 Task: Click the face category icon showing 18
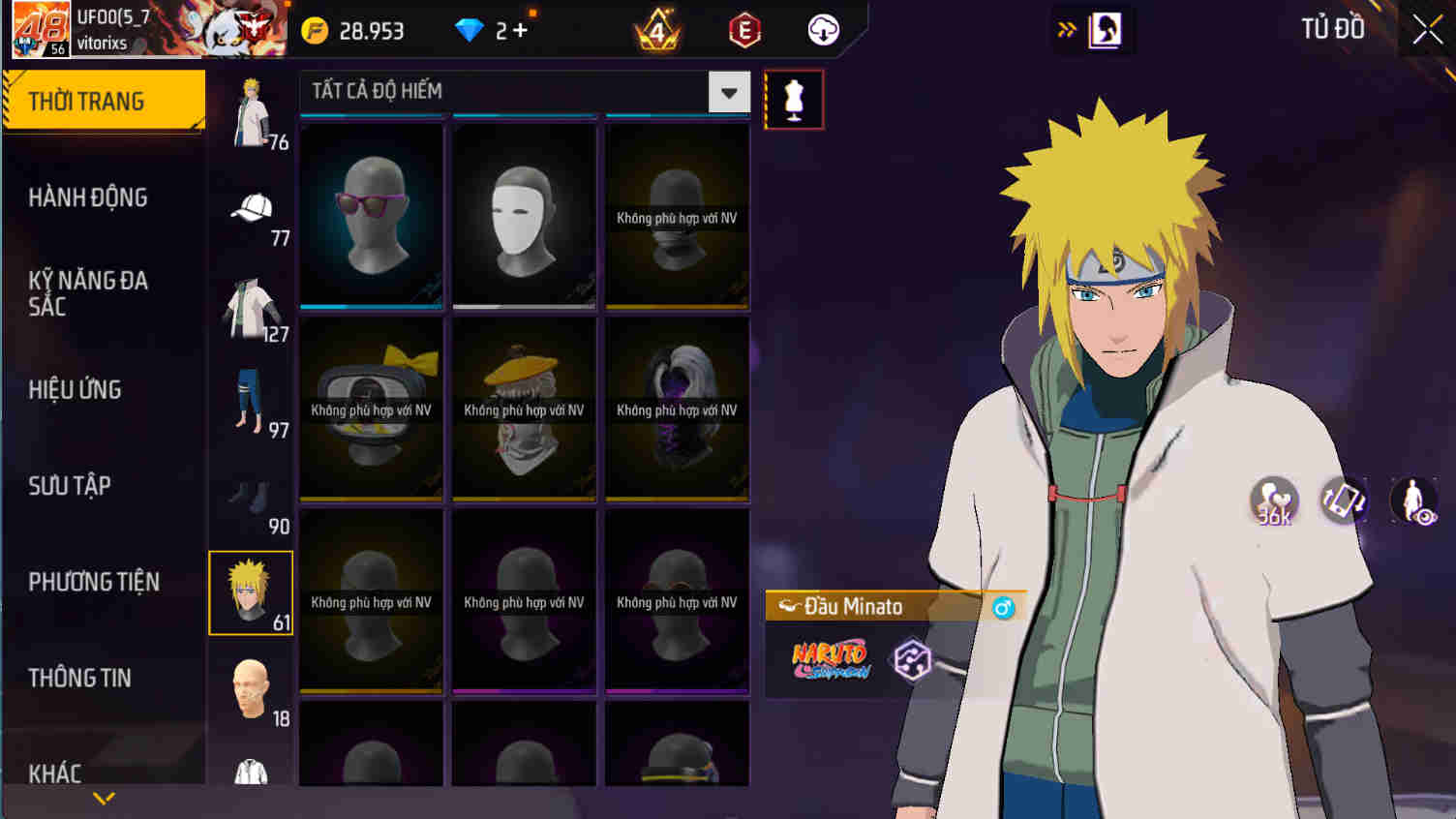click(250, 687)
